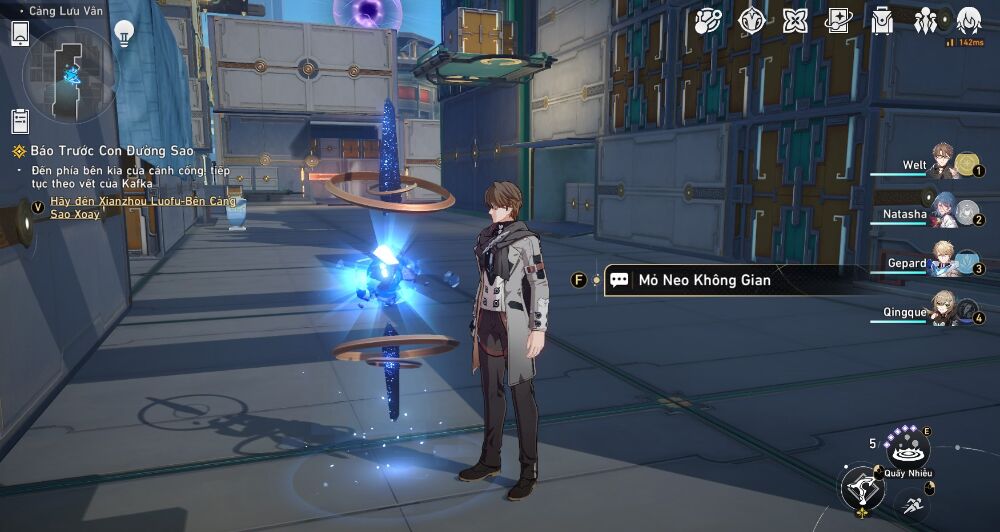
Task: Switch to Welt in the party list
Action: click(x=942, y=161)
